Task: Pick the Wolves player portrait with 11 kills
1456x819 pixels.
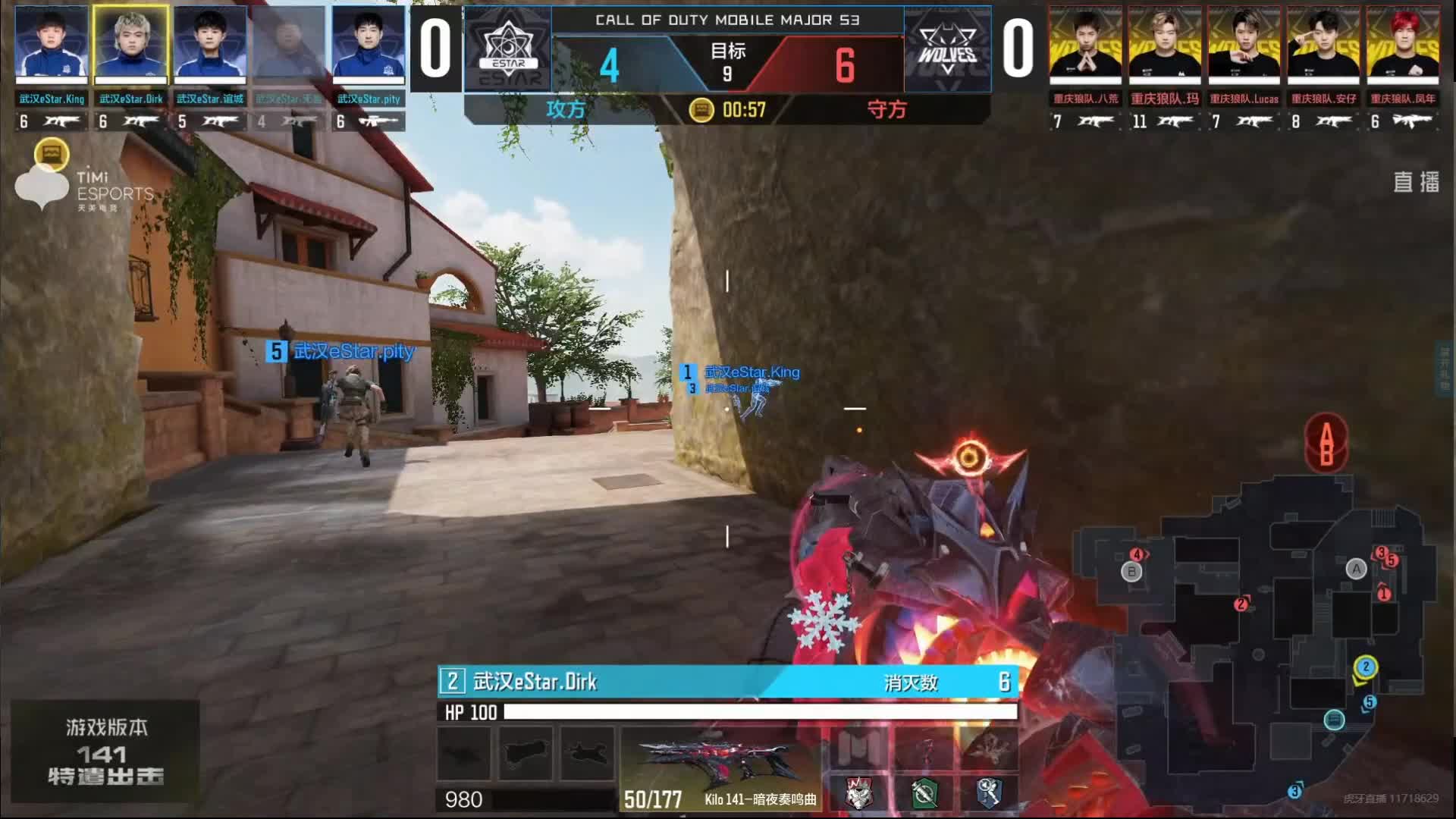Action: coord(1165,44)
